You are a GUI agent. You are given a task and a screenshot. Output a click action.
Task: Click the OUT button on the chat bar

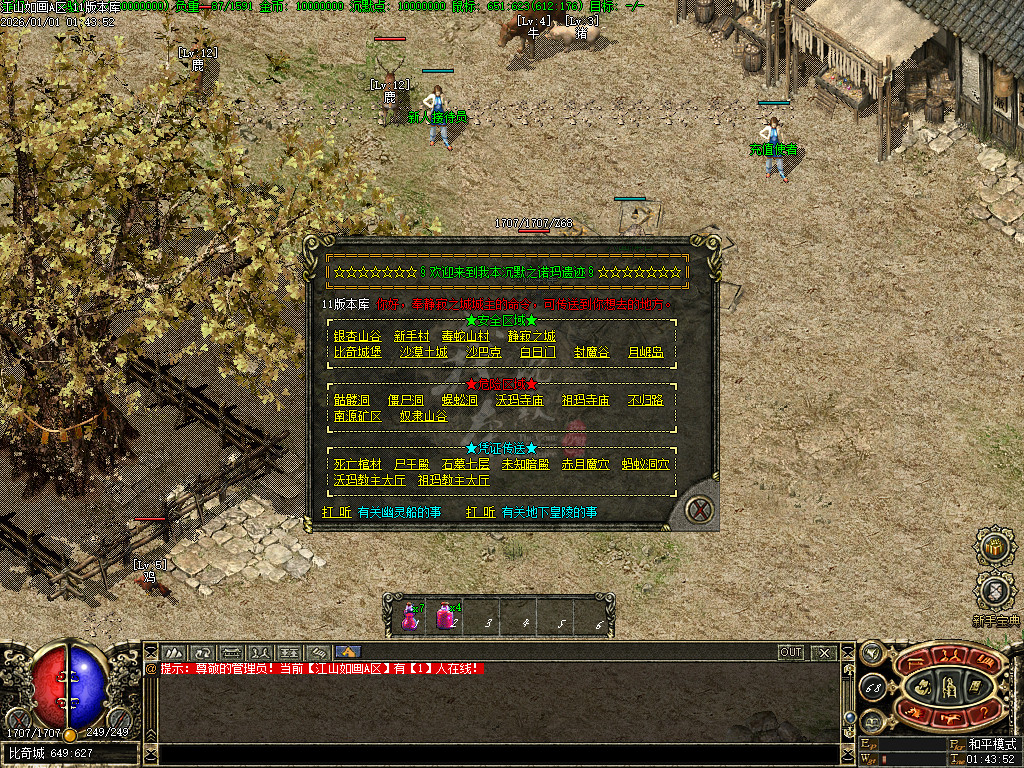790,652
